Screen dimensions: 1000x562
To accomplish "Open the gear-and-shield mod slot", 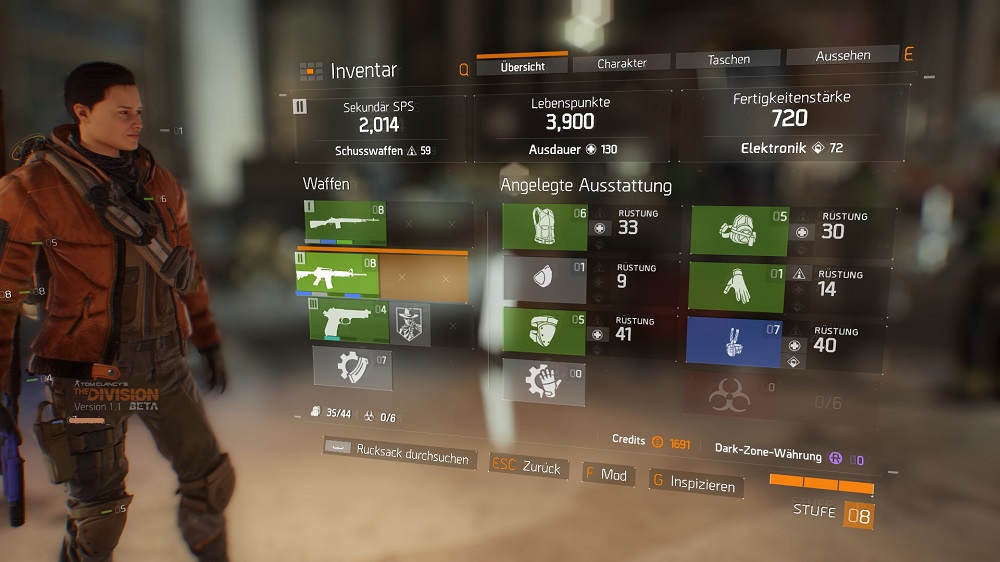I will click(351, 367).
